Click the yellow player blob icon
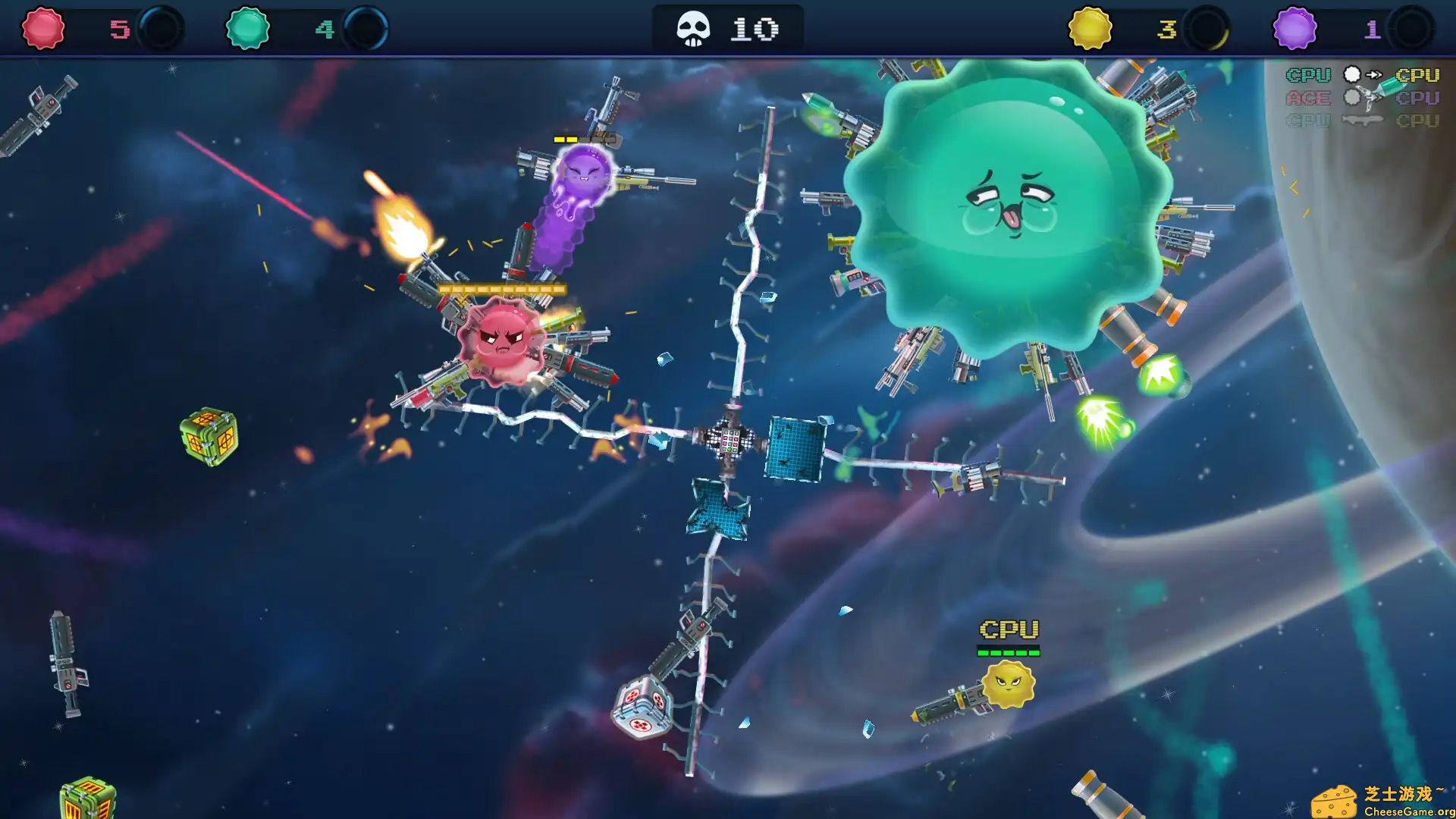Image resolution: width=1456 pixels, height=819 pixels. tap(1090, 29)
